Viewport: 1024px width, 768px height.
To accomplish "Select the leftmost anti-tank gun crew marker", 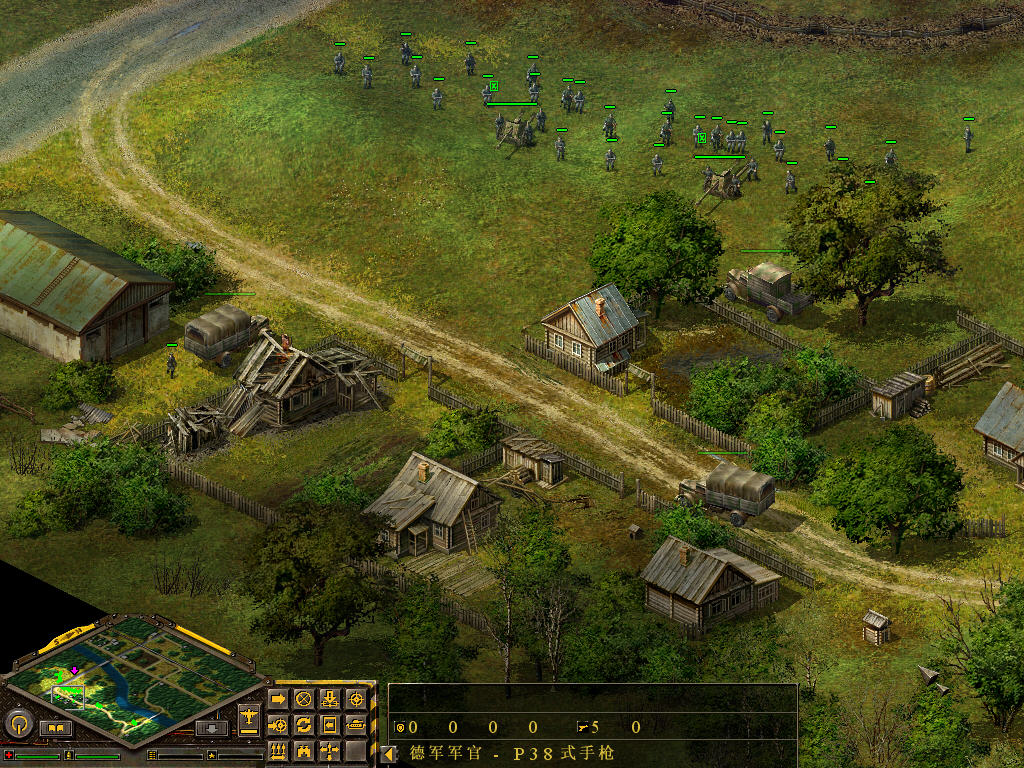I will point(493,87).
